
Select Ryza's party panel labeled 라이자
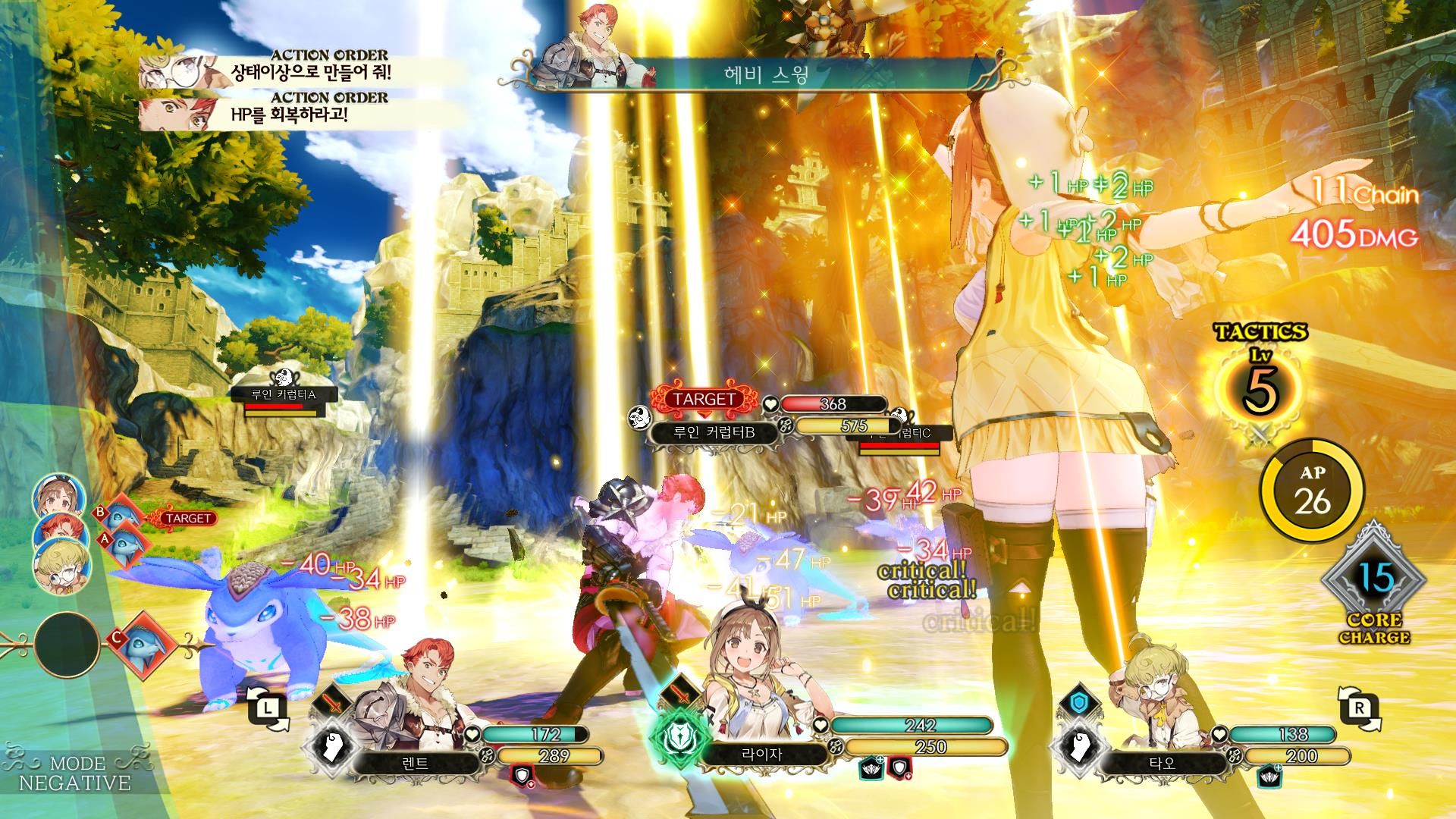coord(765,755)
